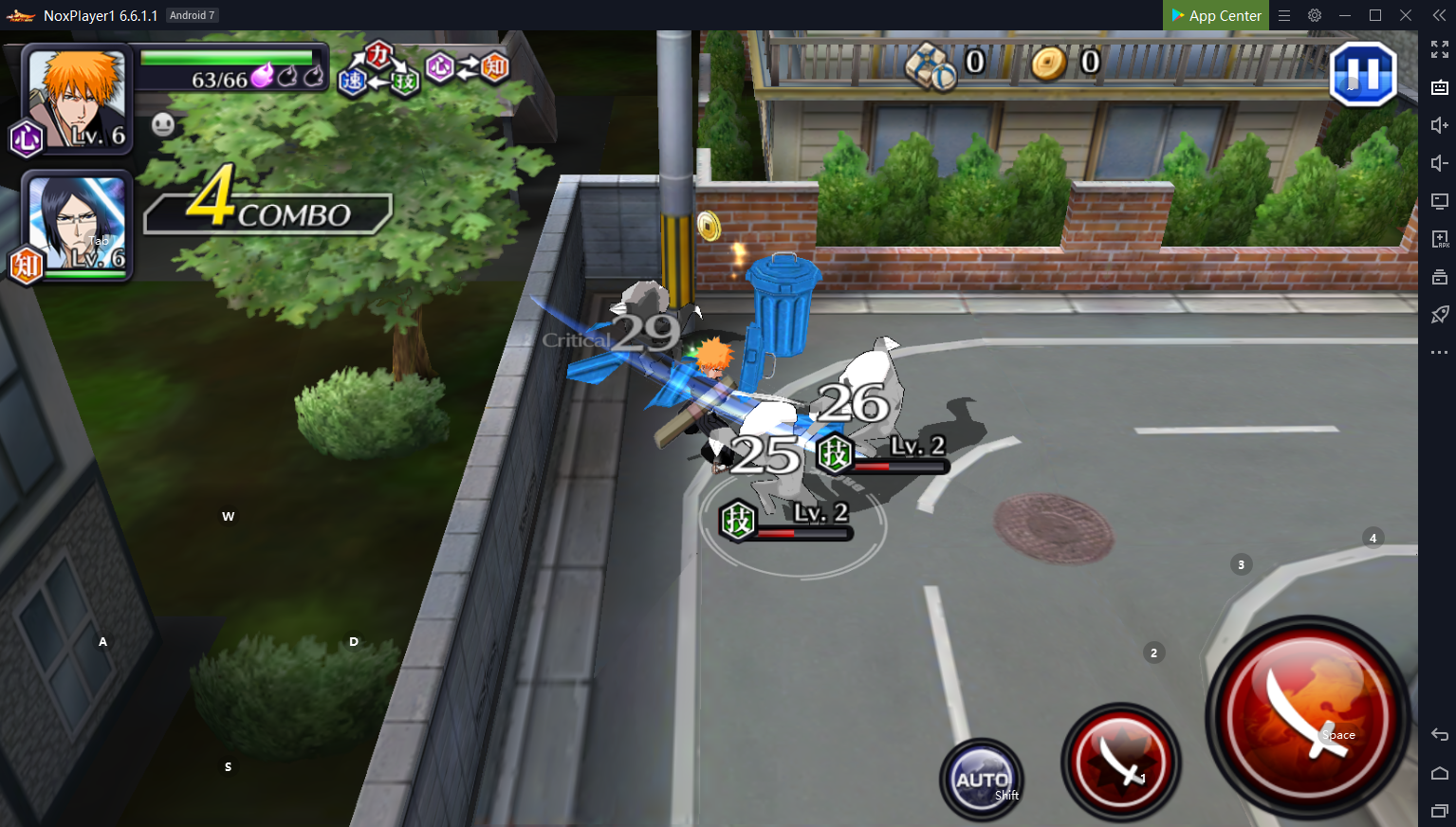Viewport: 1456px width, 827px height.
Task: Open the NoxPlayer settings gear
Action: (1315, 15)
